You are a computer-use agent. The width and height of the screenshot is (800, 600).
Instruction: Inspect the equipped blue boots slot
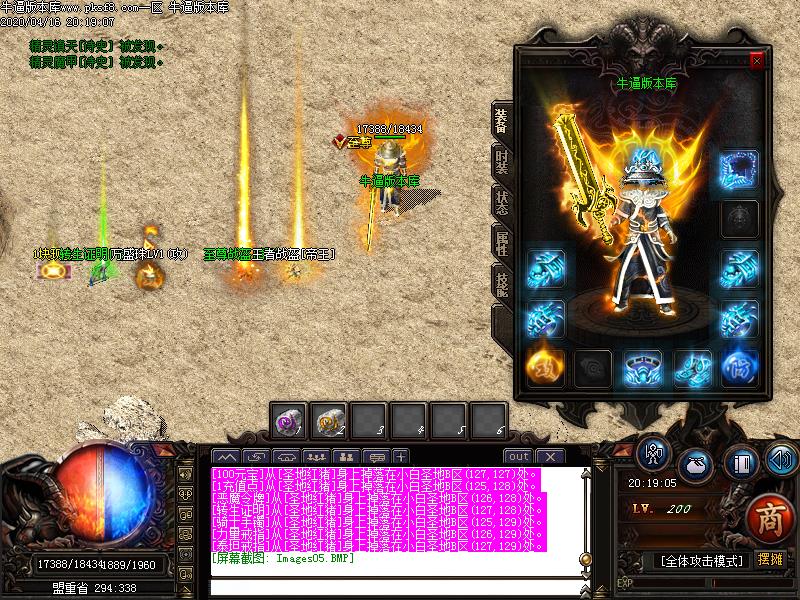(692, 366)
